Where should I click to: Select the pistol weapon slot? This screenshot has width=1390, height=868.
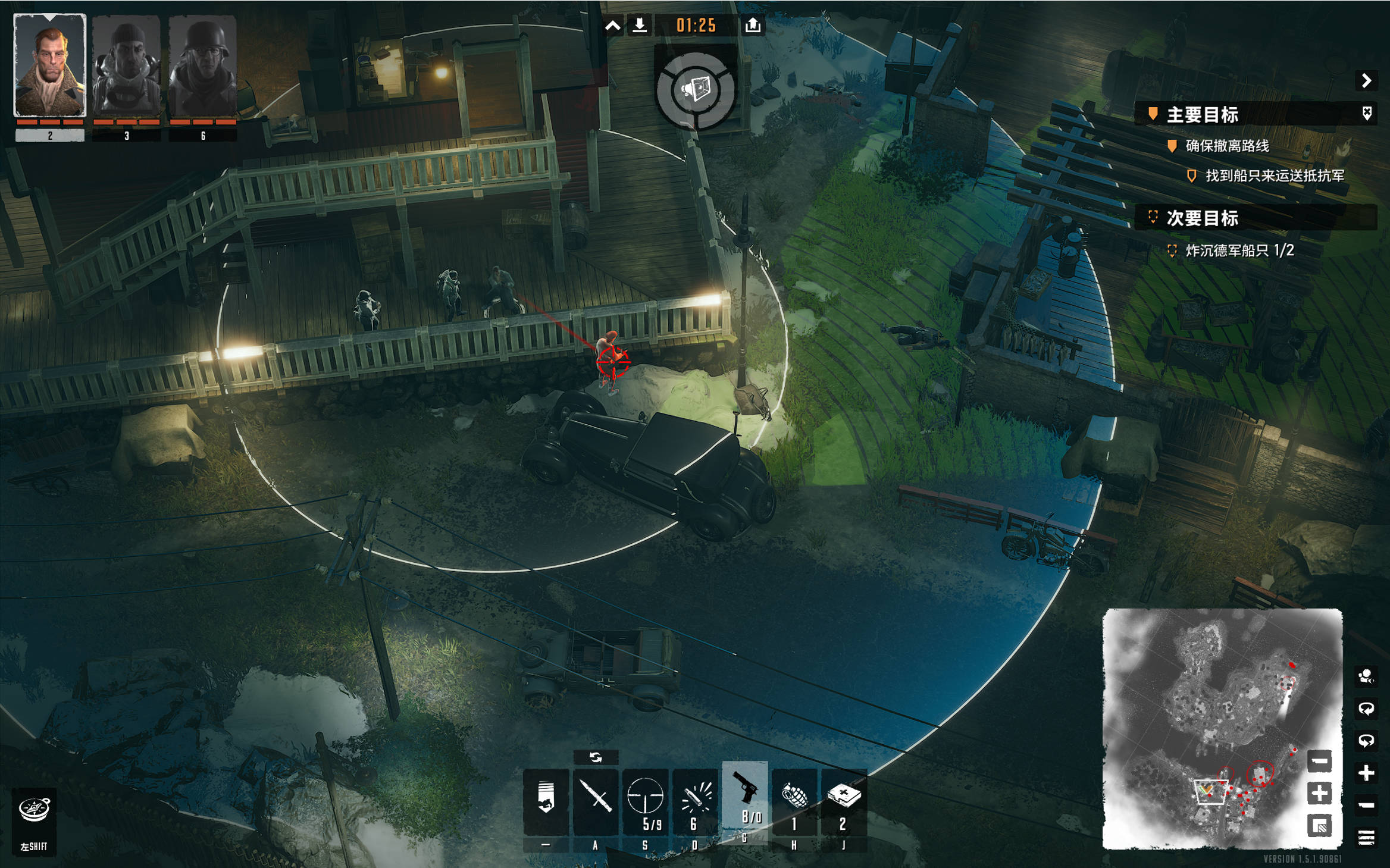tap(745, 794)
